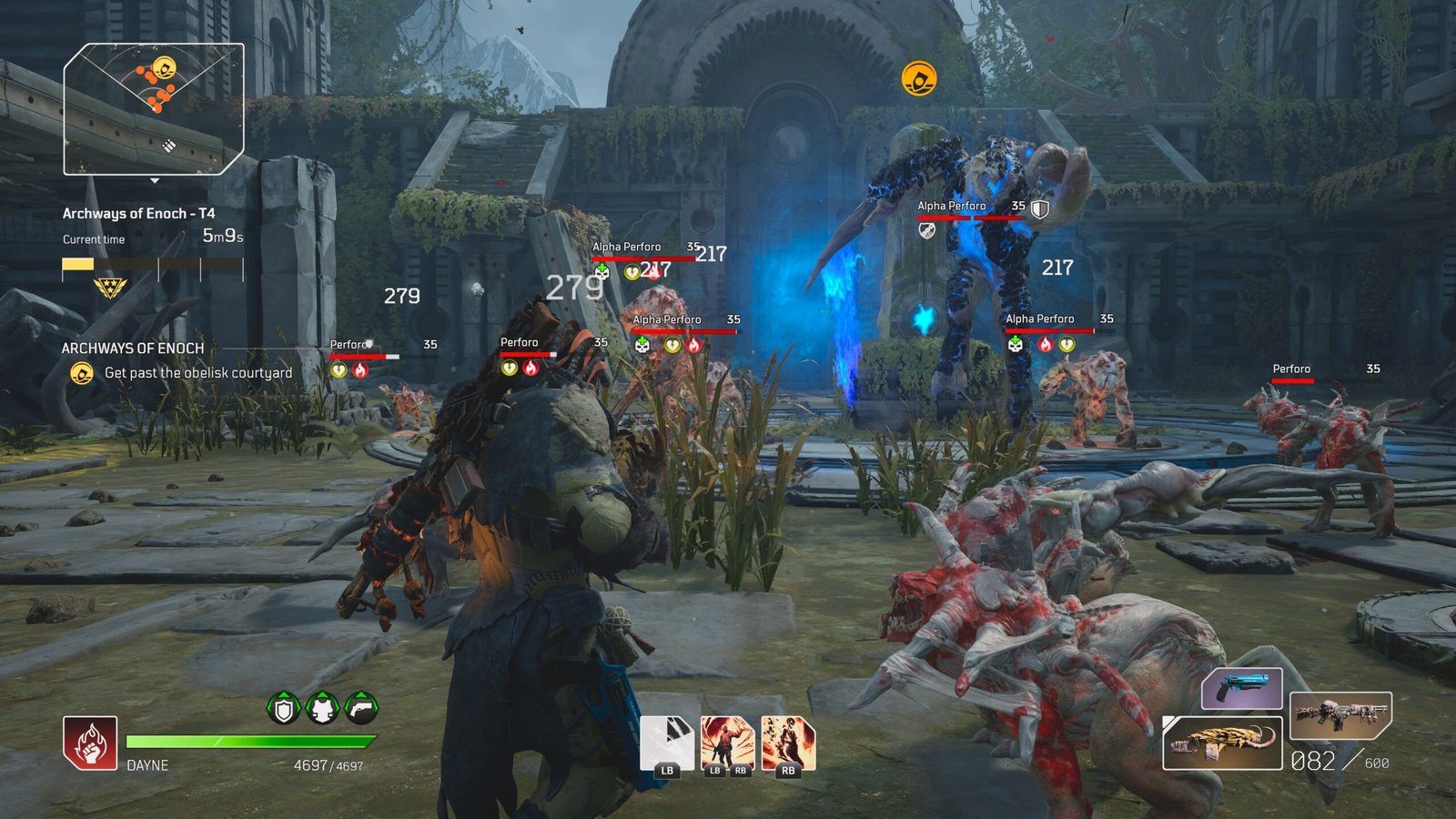1456x819 pixels.
Task: Click the orange objective waypoint above the archway
Action: 919,78
